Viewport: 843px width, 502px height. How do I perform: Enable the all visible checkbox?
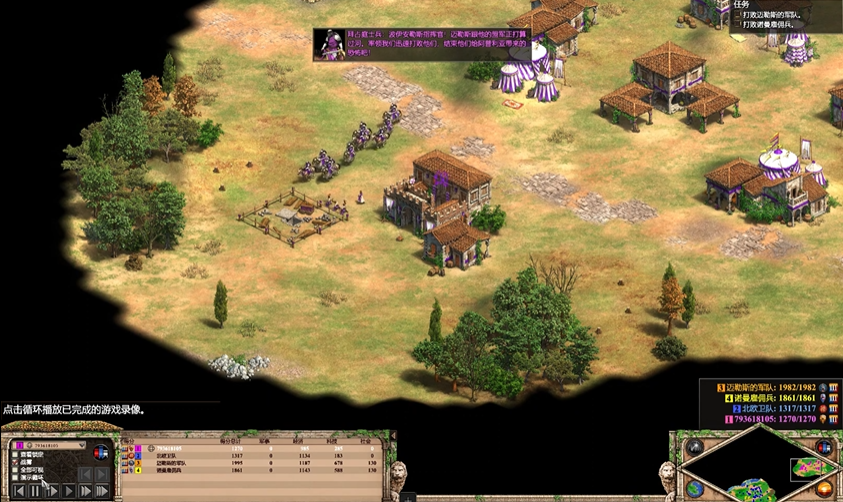14,471
